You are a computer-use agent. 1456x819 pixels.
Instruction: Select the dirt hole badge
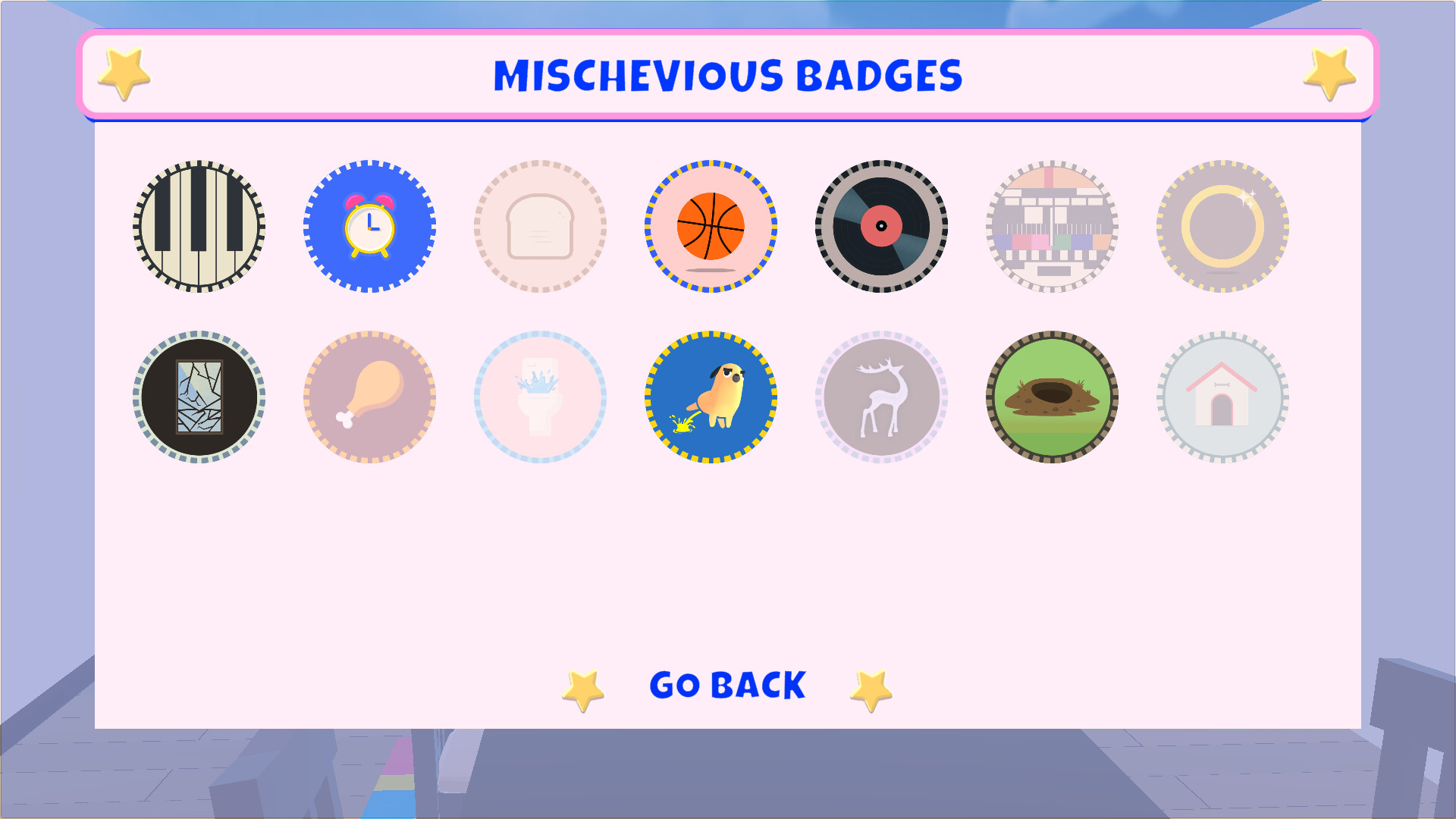pyautogui.click(x=1053, y=395)
